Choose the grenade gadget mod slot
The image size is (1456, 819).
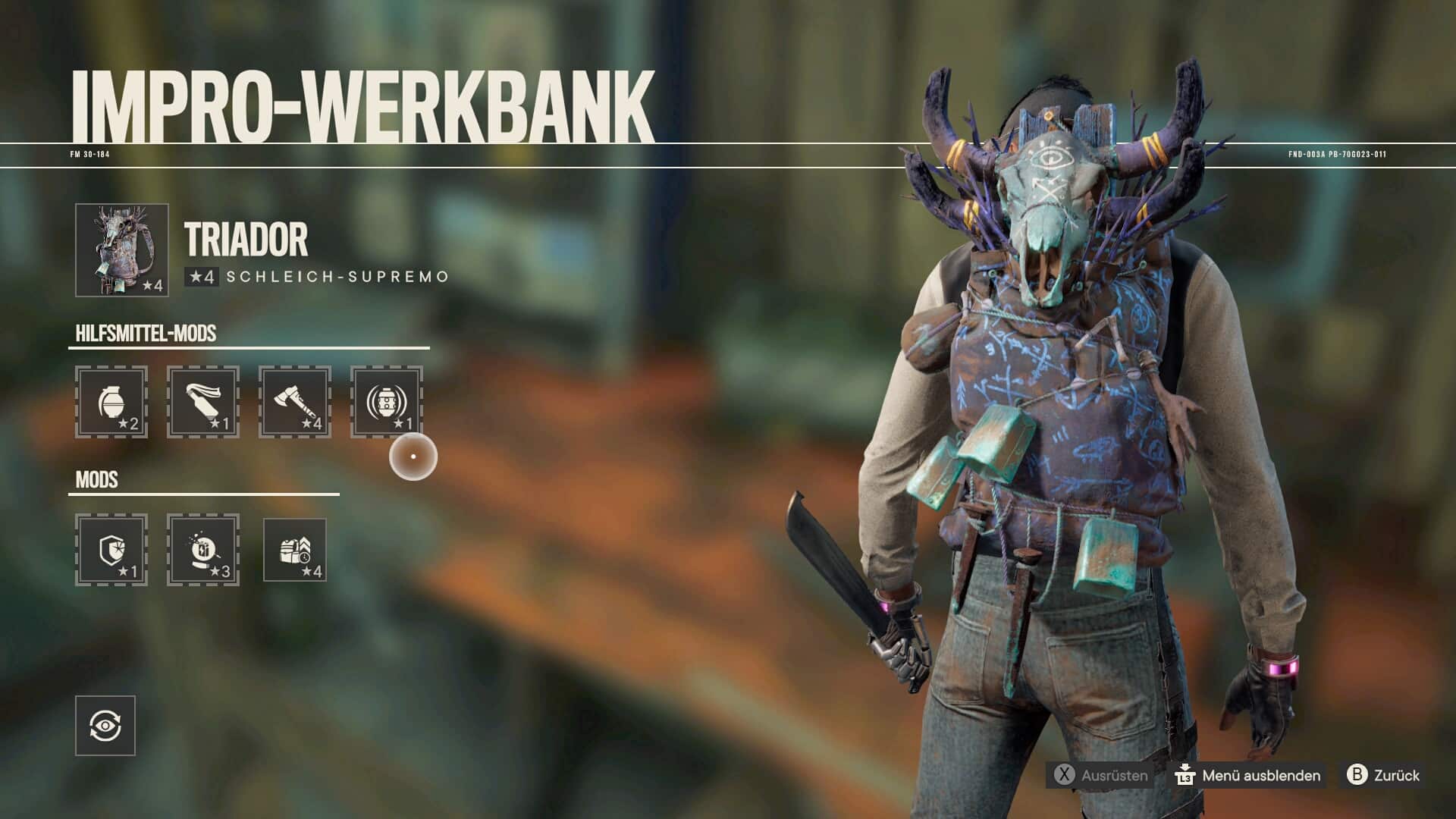click(x=111, y=402)
